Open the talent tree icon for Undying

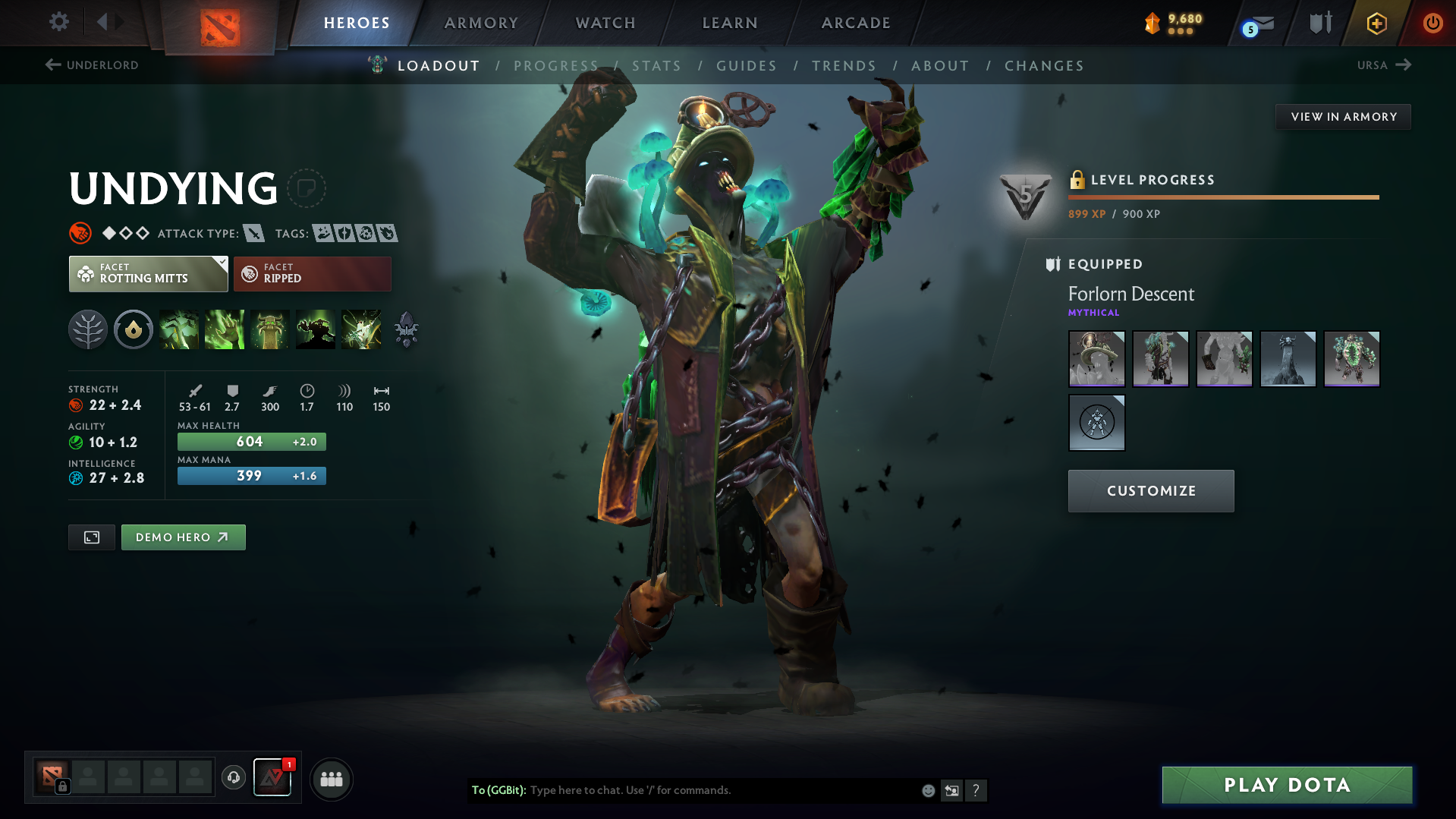[x=88, y=329]
